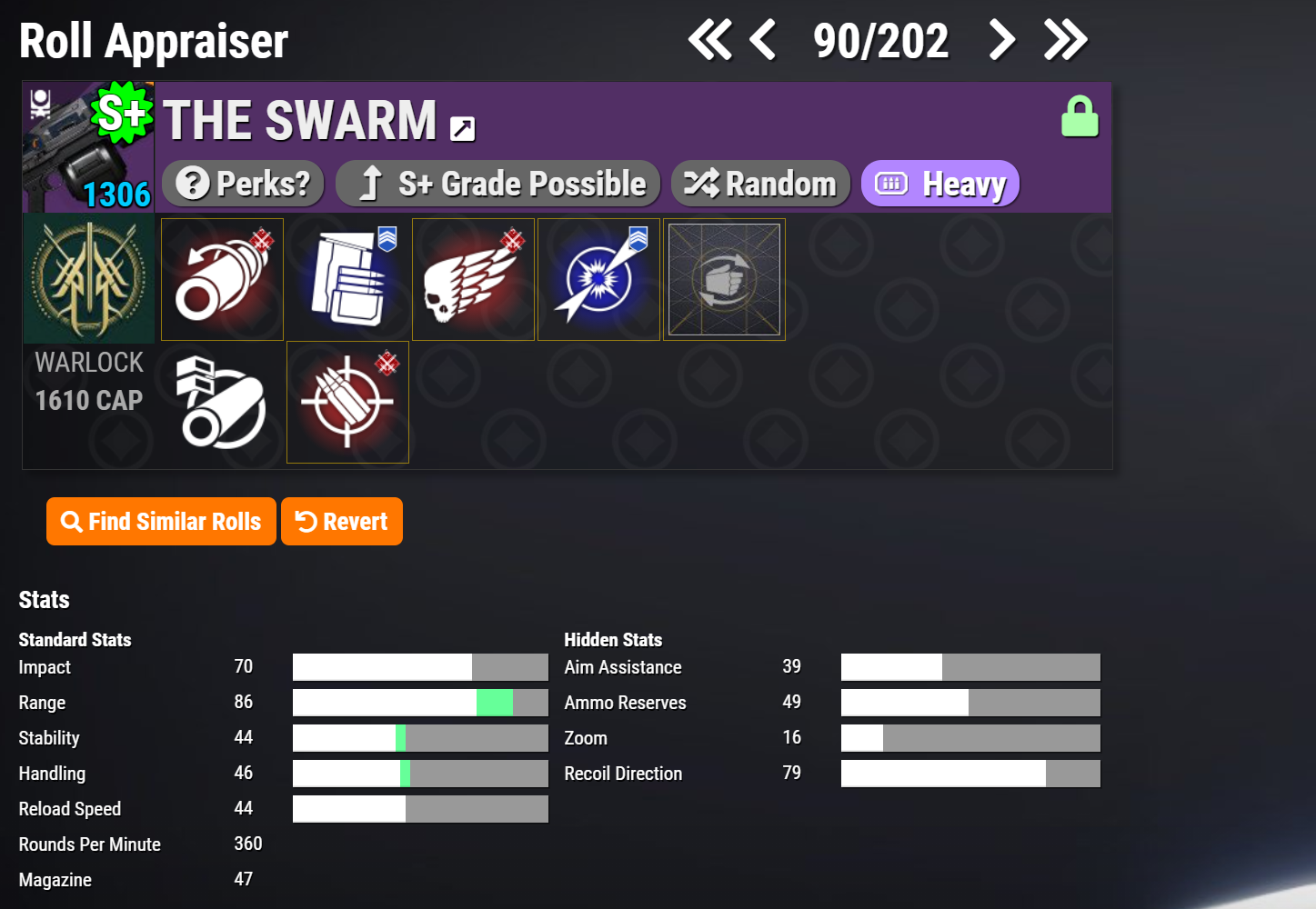Choose the red crosshair bullets perk

348,403
